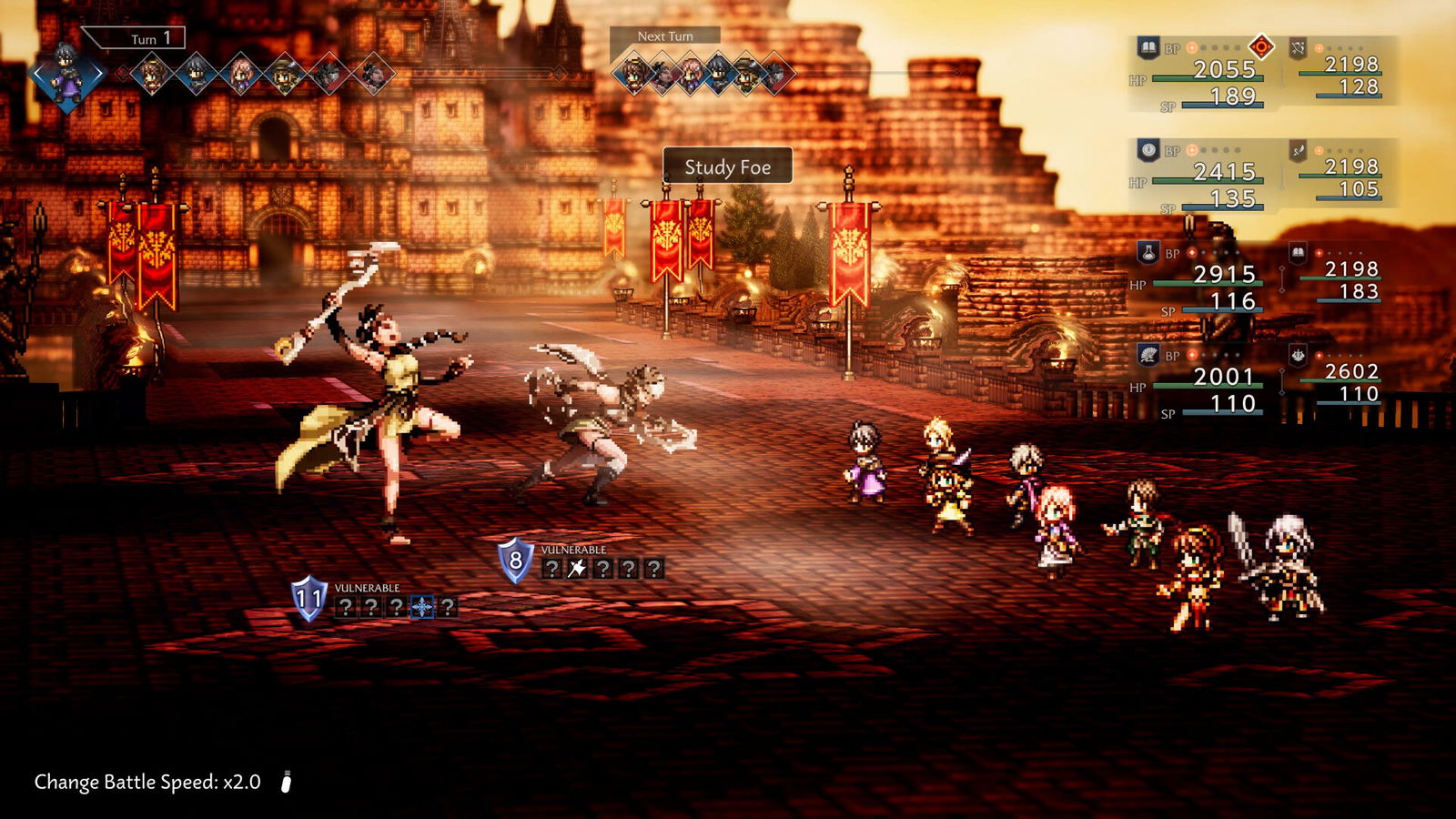Click the red target diamond on the first character
This screenshot has width=1456, height=819.
pyautogui.click(x=1261, y=46)
